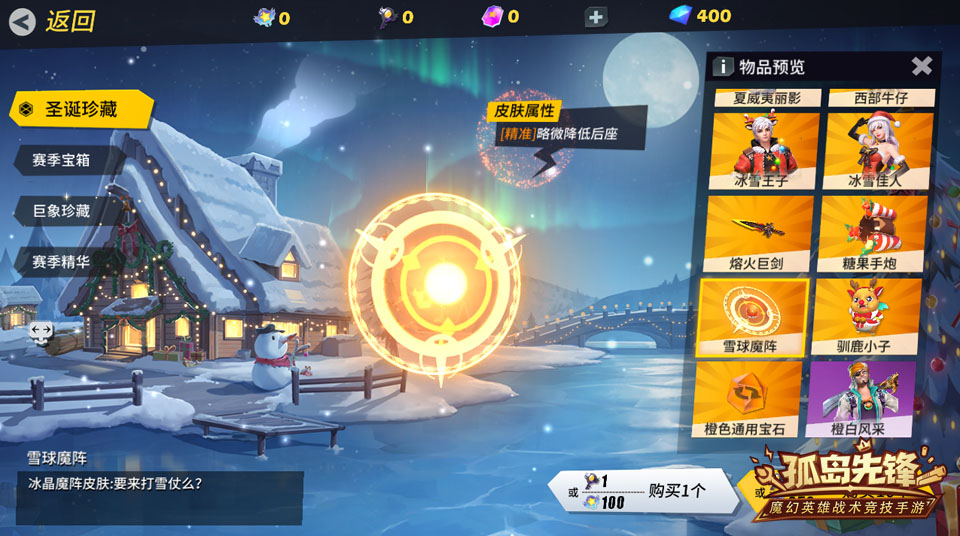Preview the 驯鹿小子 item
This screenshot has height=536, width=960.
click(x=866, y=316)
